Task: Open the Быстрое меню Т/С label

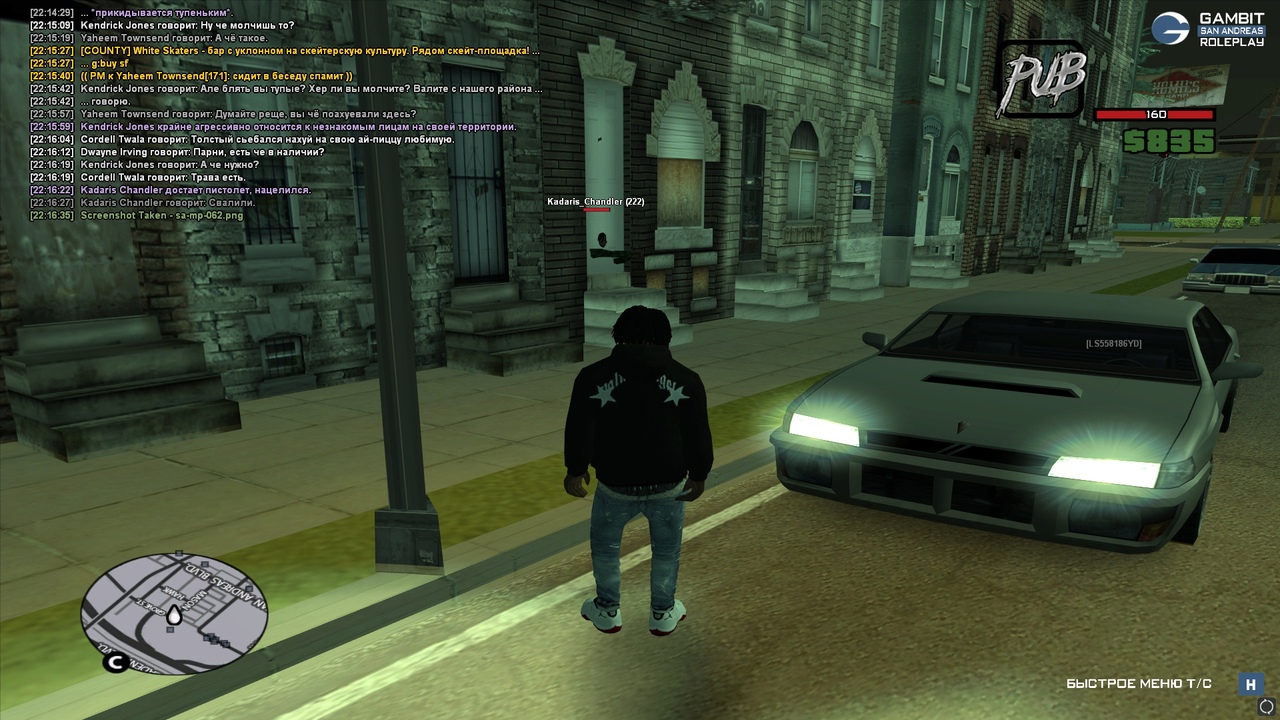Action: [x=1138, y=684]
